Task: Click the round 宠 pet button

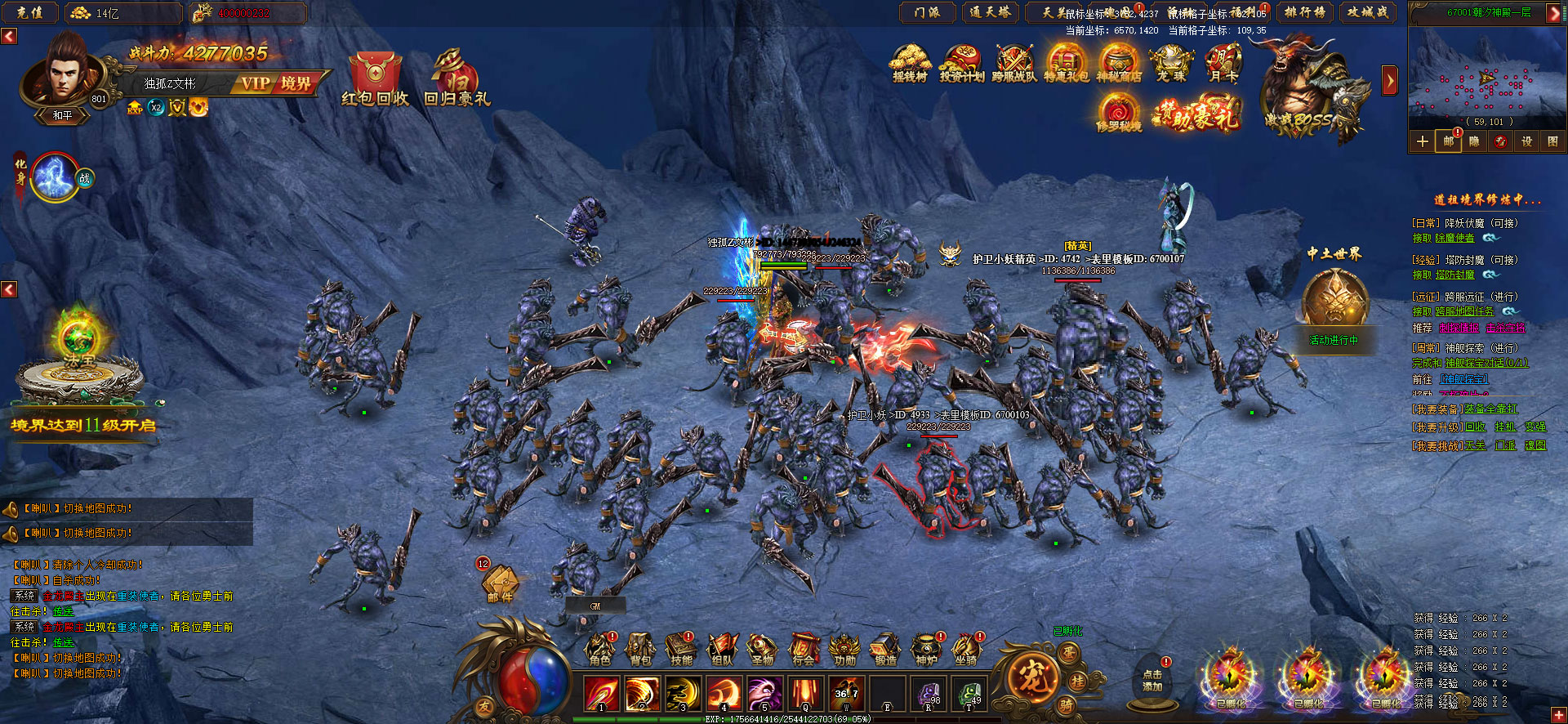Action: tap(1031, 677)
